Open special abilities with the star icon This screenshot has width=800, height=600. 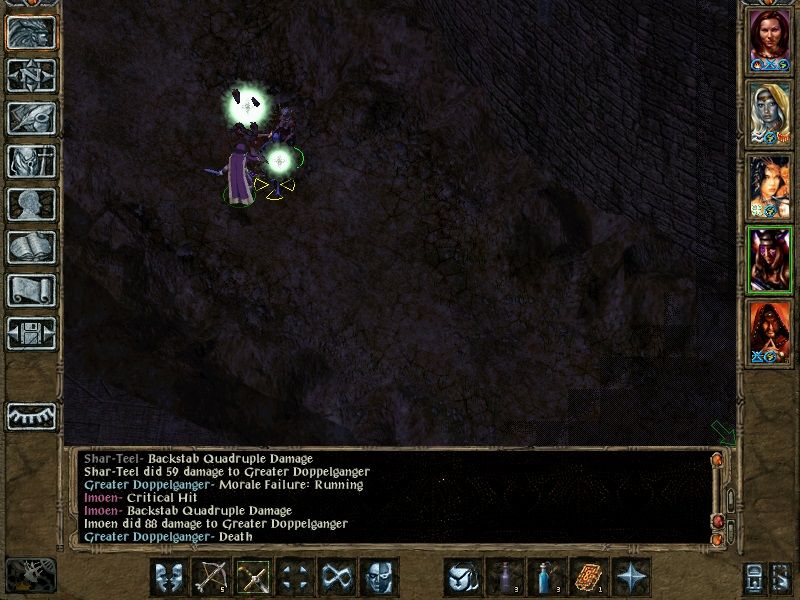631,577
